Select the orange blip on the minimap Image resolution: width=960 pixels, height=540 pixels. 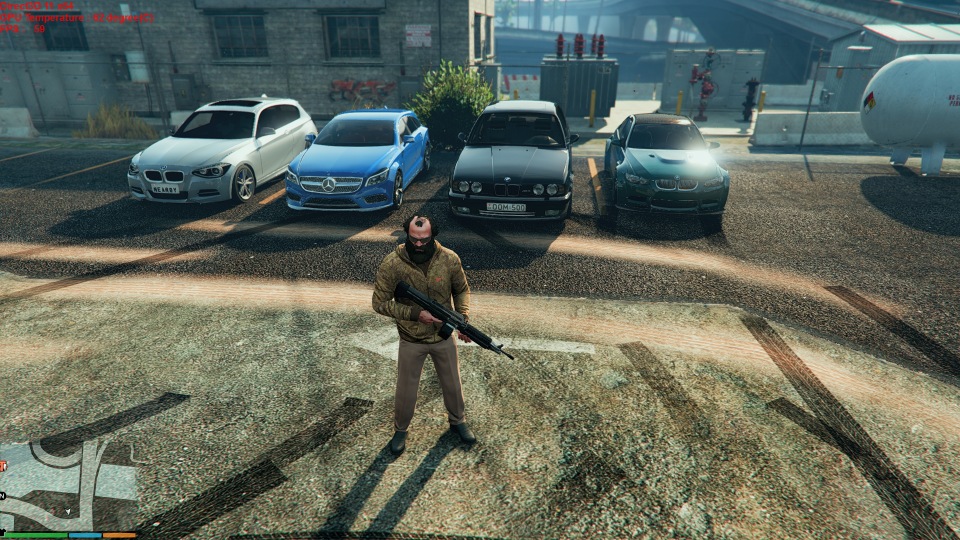3,465
